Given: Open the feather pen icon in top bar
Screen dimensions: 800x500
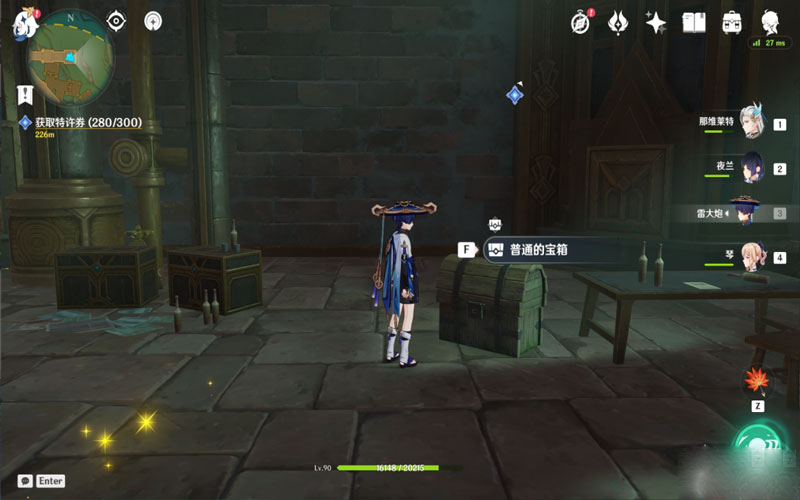Looking at the screenshot, I should pyautogui.click(x=619, y=22).
